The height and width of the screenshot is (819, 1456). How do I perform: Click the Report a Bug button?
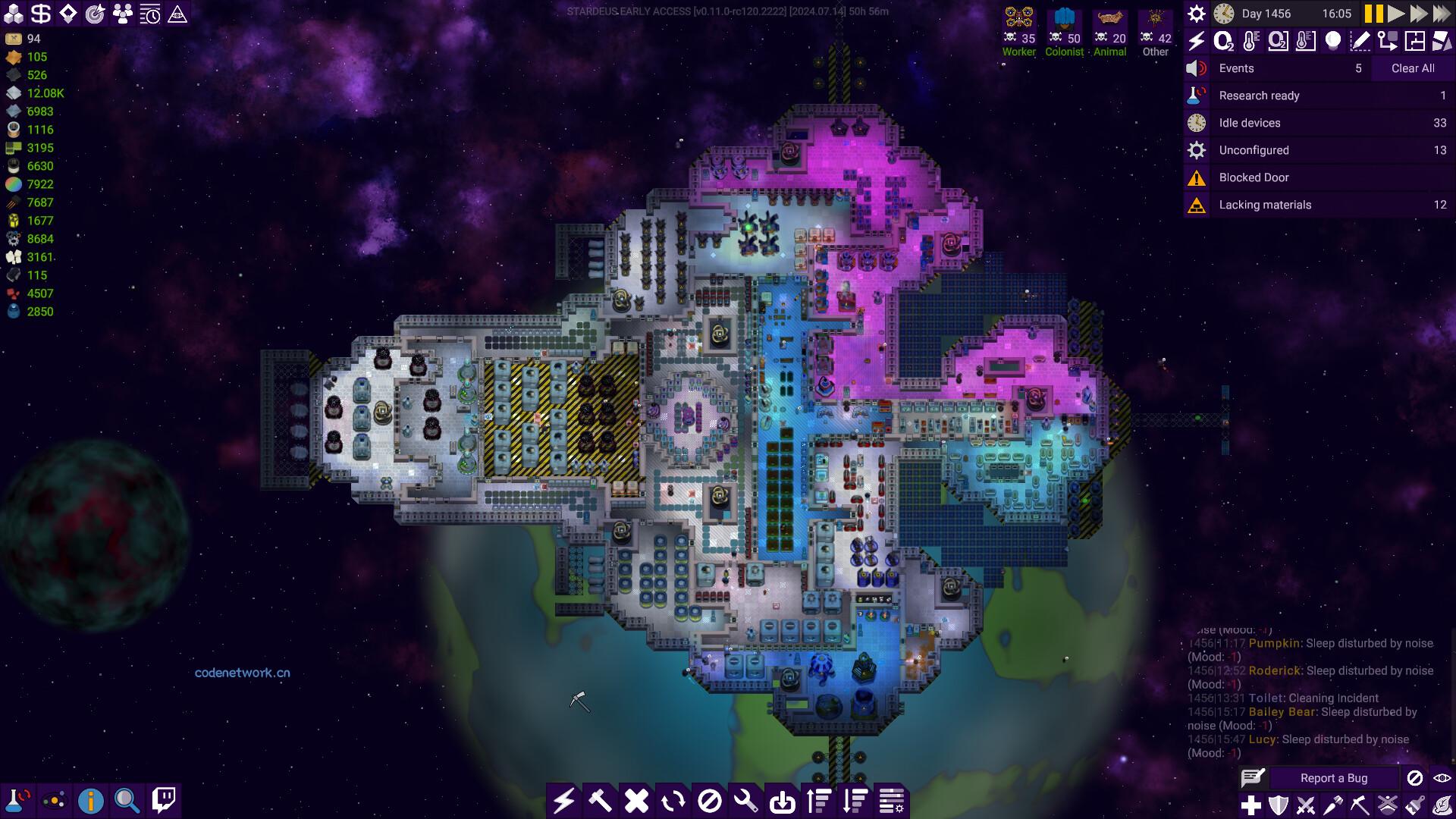1332,778
